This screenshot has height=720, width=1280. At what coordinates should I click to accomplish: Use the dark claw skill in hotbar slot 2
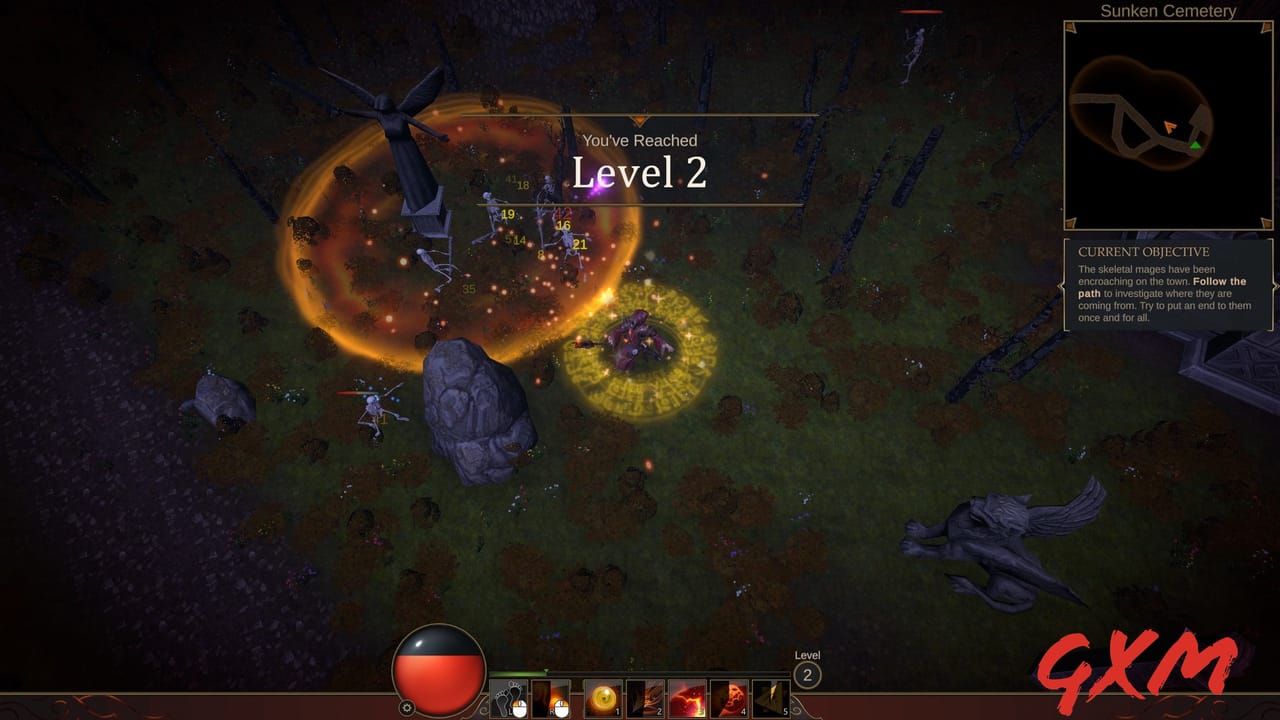pyautogui.click(x=645, y=697)
